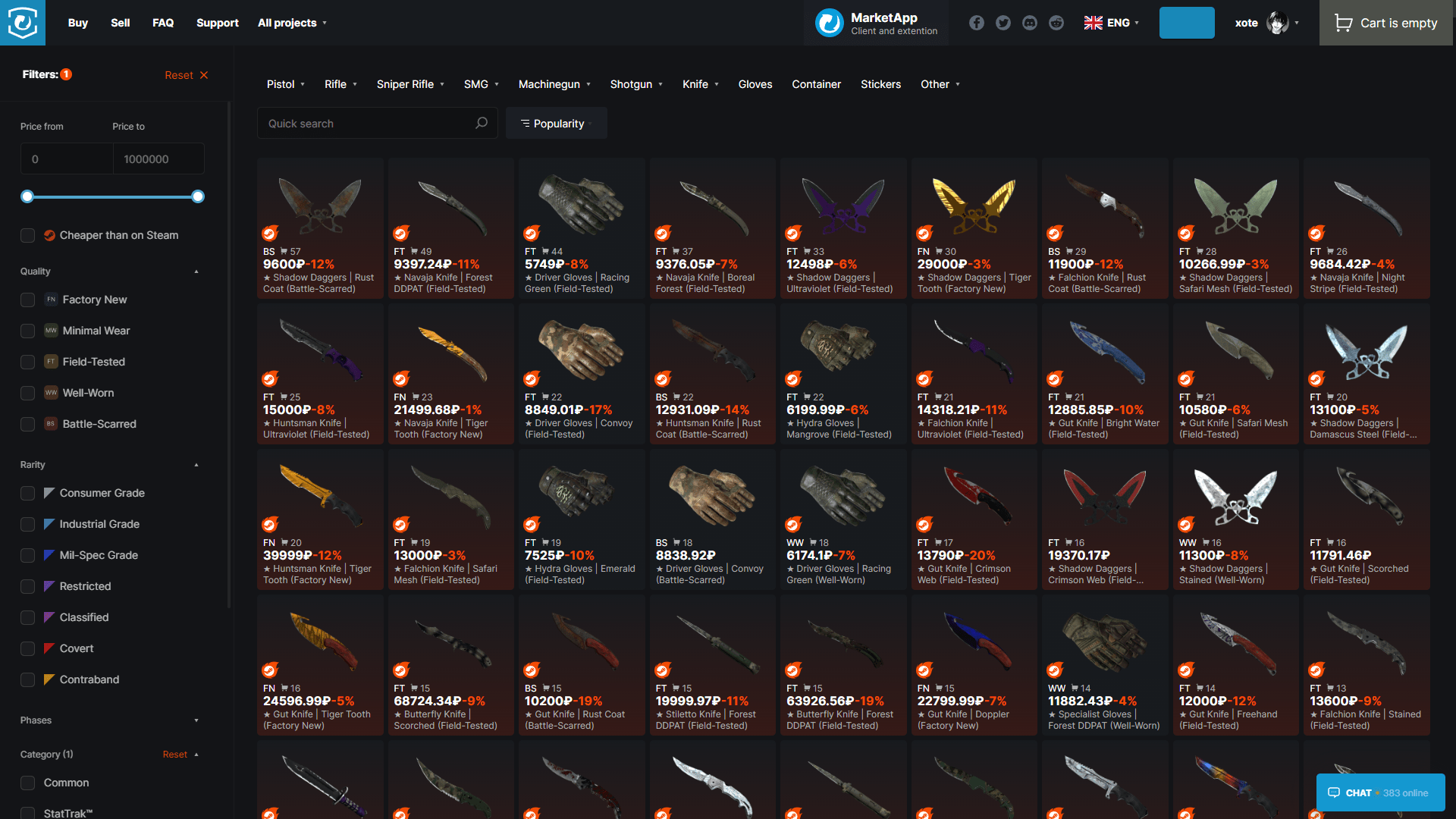This screenshot has width=1456, height=819.
Task: Click the Reset link to clear all filters
Action: (179, 74)
